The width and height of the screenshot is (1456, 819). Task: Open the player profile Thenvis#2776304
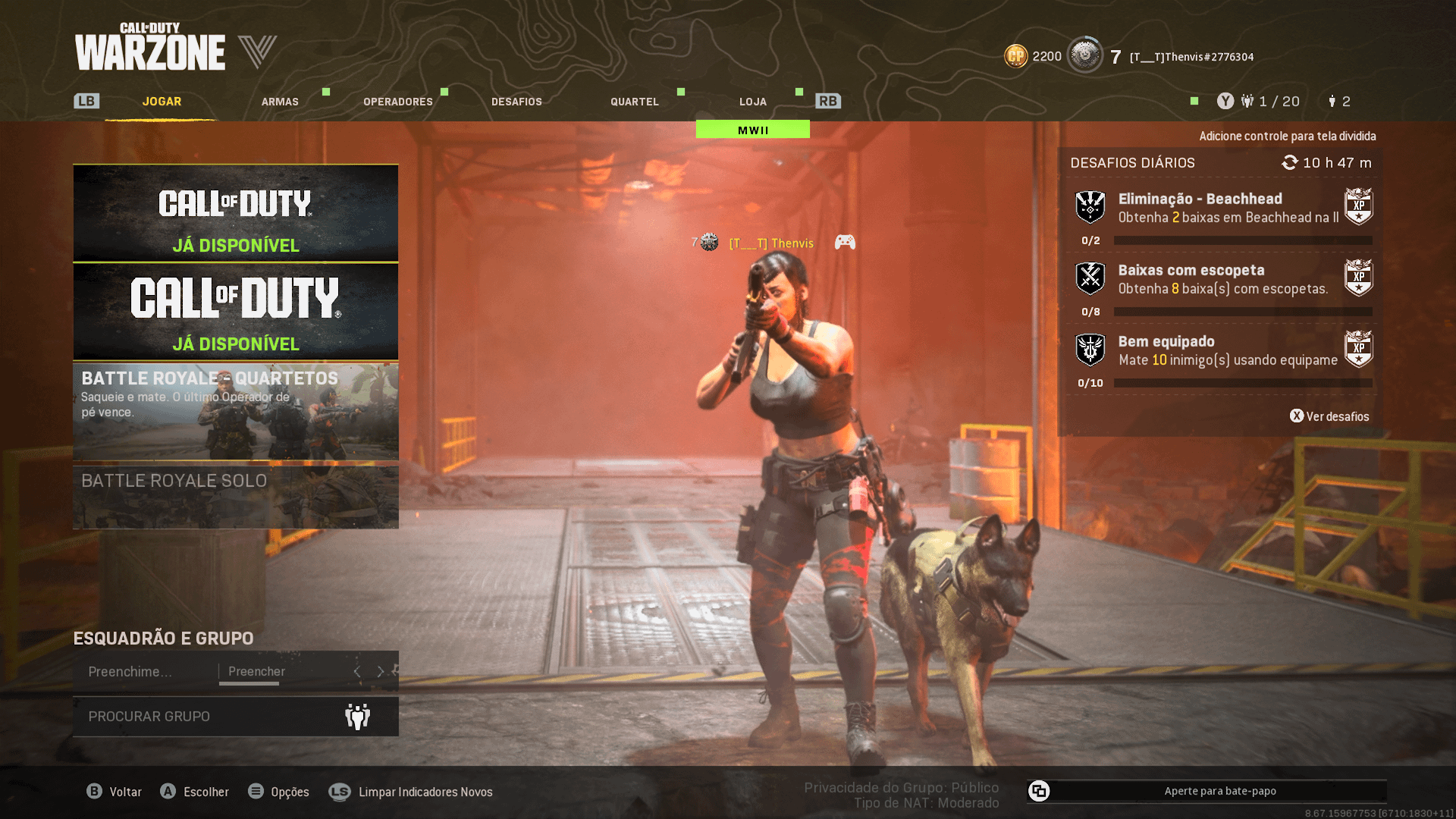[1191, 57]
